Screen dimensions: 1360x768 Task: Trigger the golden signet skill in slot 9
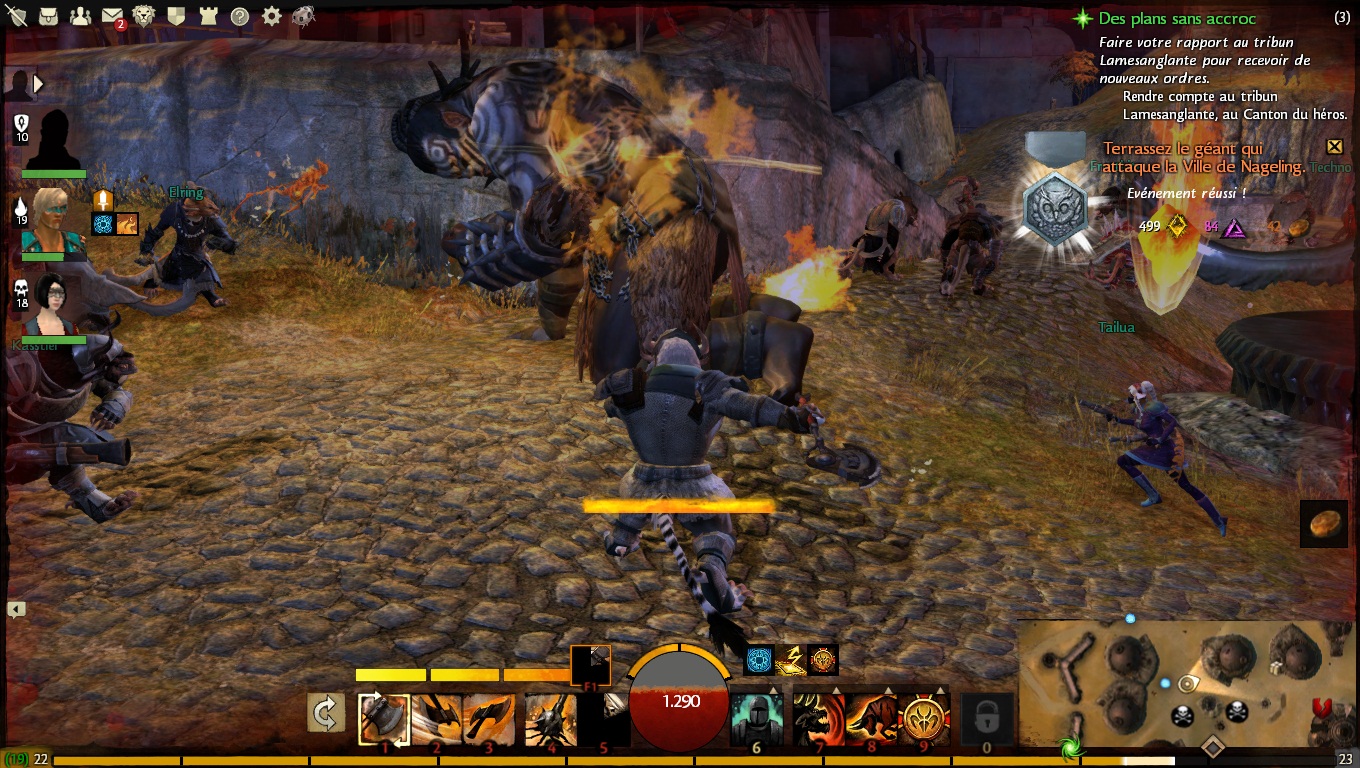(x=926, y=718)
